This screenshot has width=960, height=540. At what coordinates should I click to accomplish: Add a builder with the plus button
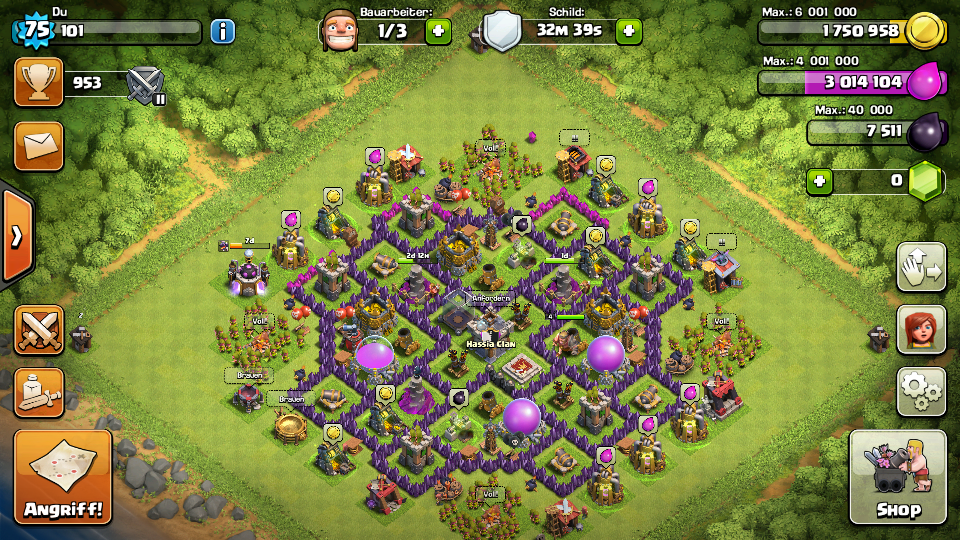(x=438, y=31)
